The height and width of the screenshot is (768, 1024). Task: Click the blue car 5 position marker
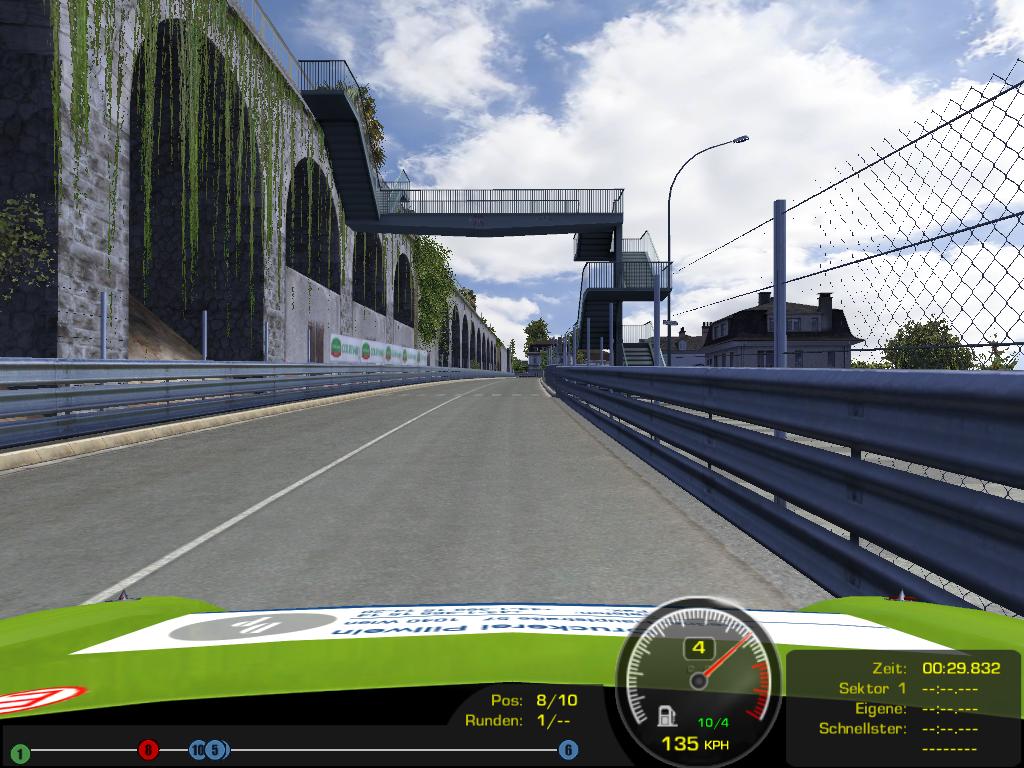(216, 749)
